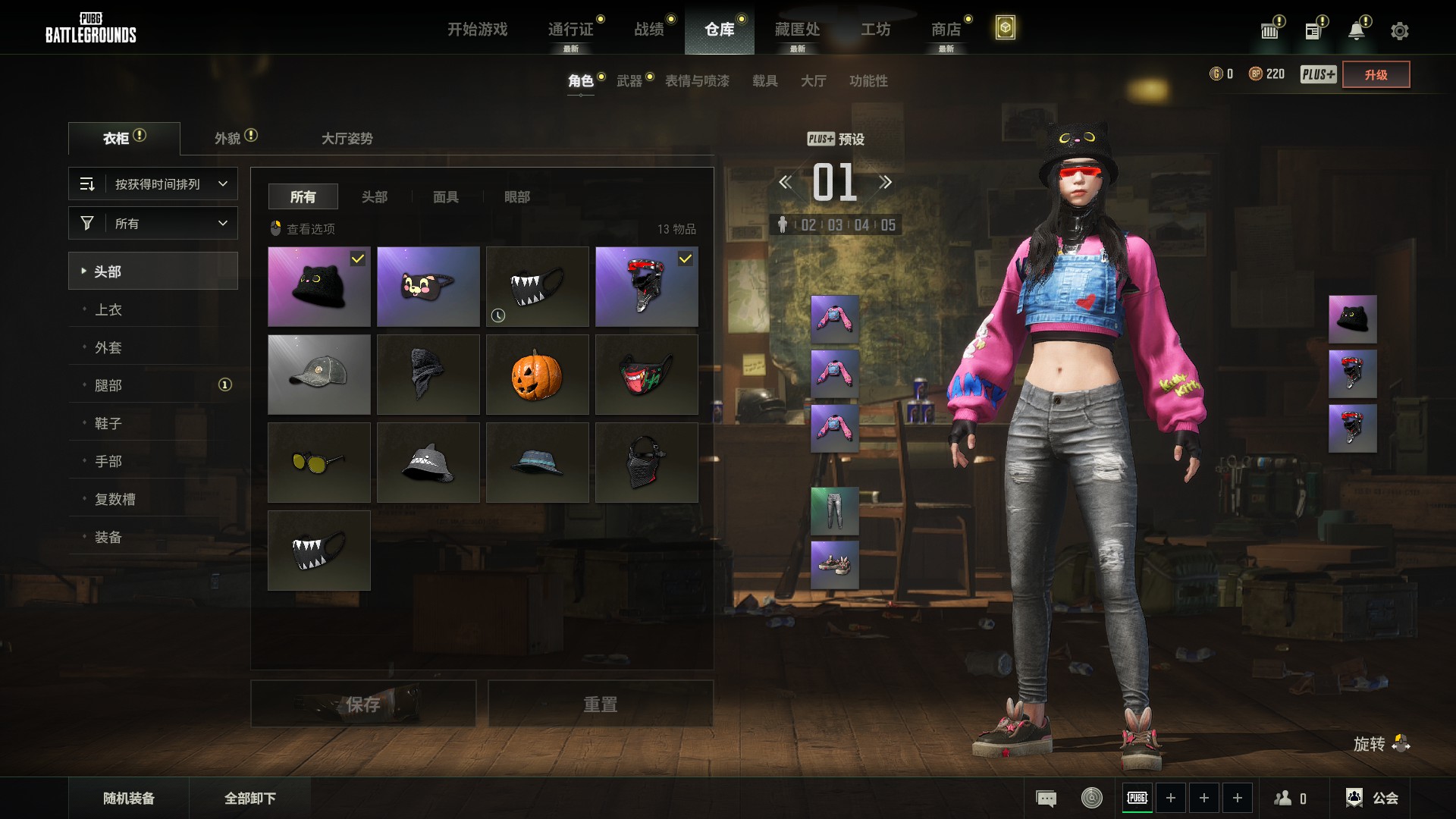Go to next preset with right arrow
Screen dimensions: 1456x819
click(x=885, y=182)
